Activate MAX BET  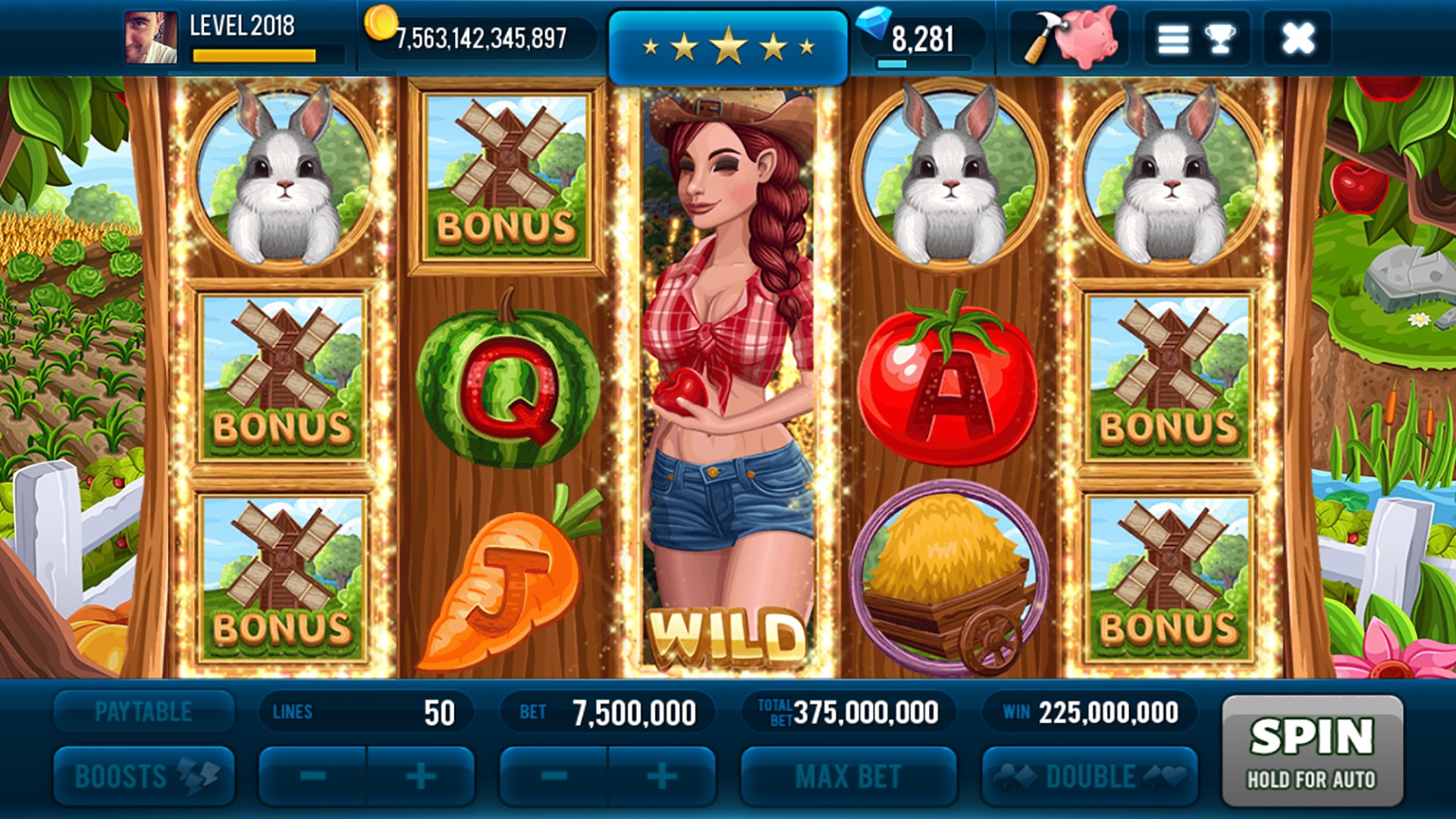tap(849, 775)
